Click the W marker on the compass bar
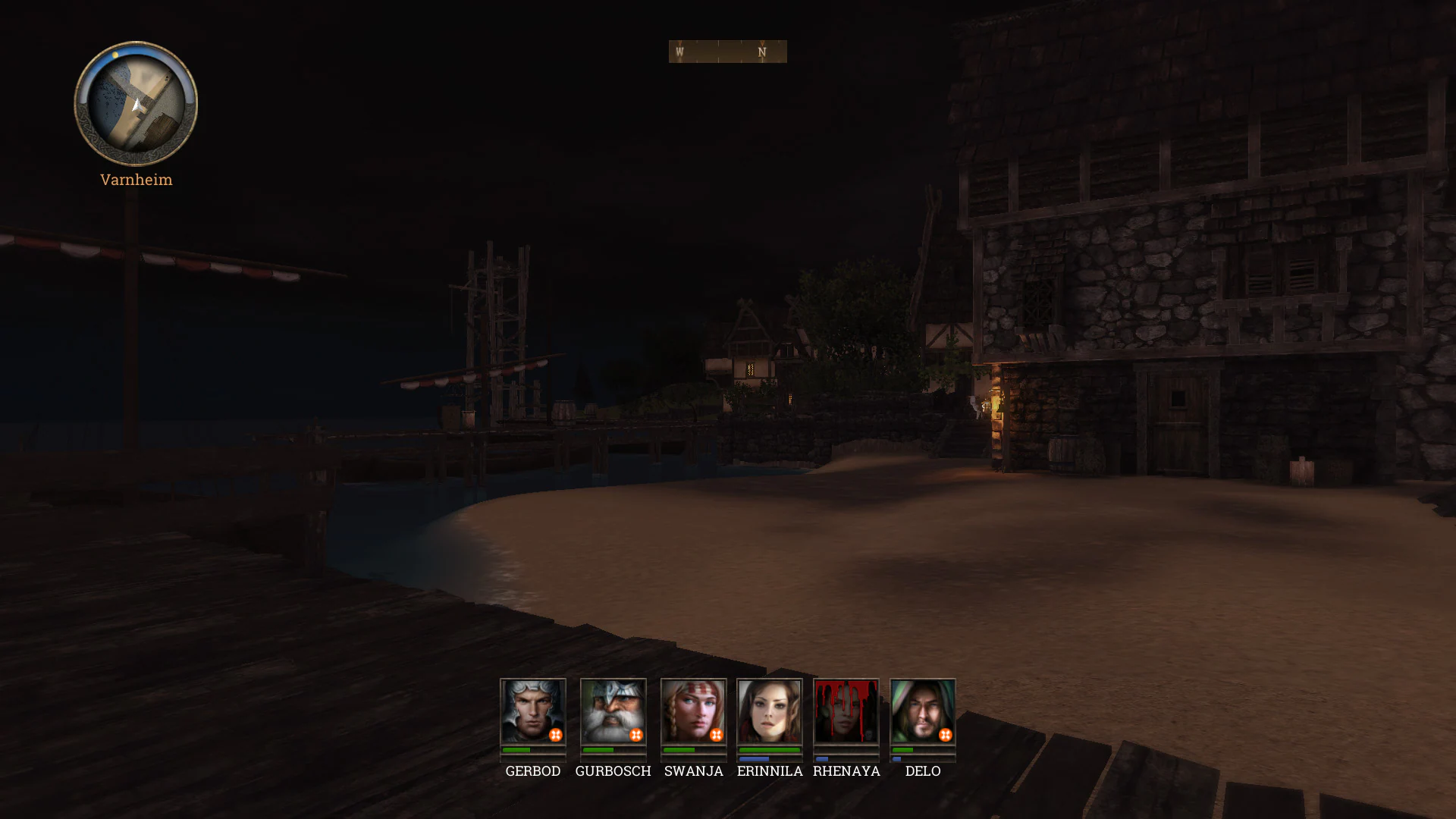The image size is (1456, 819). [x=679, y=52]
